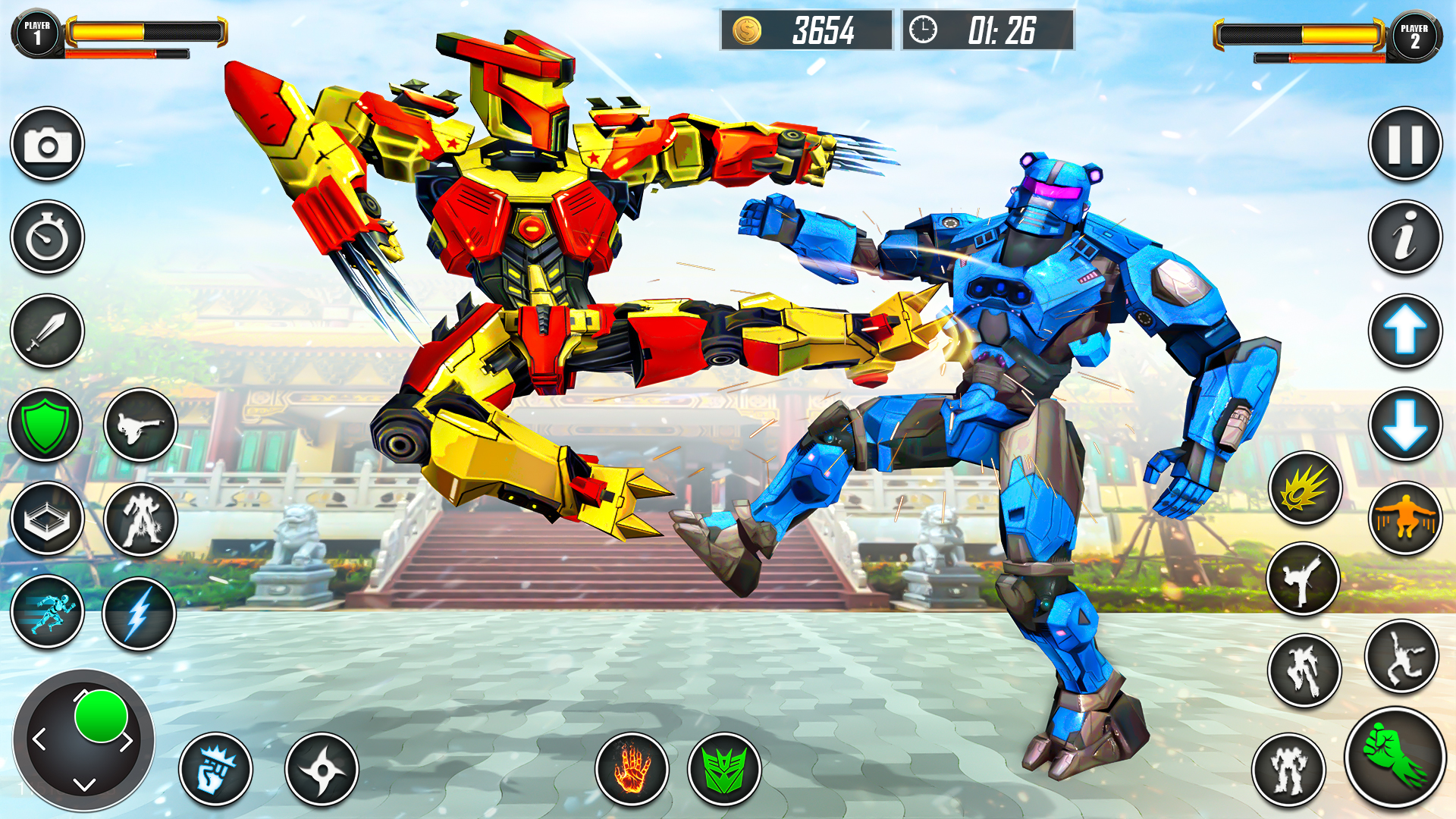Click the up arrow button

tap(1405, 331)
